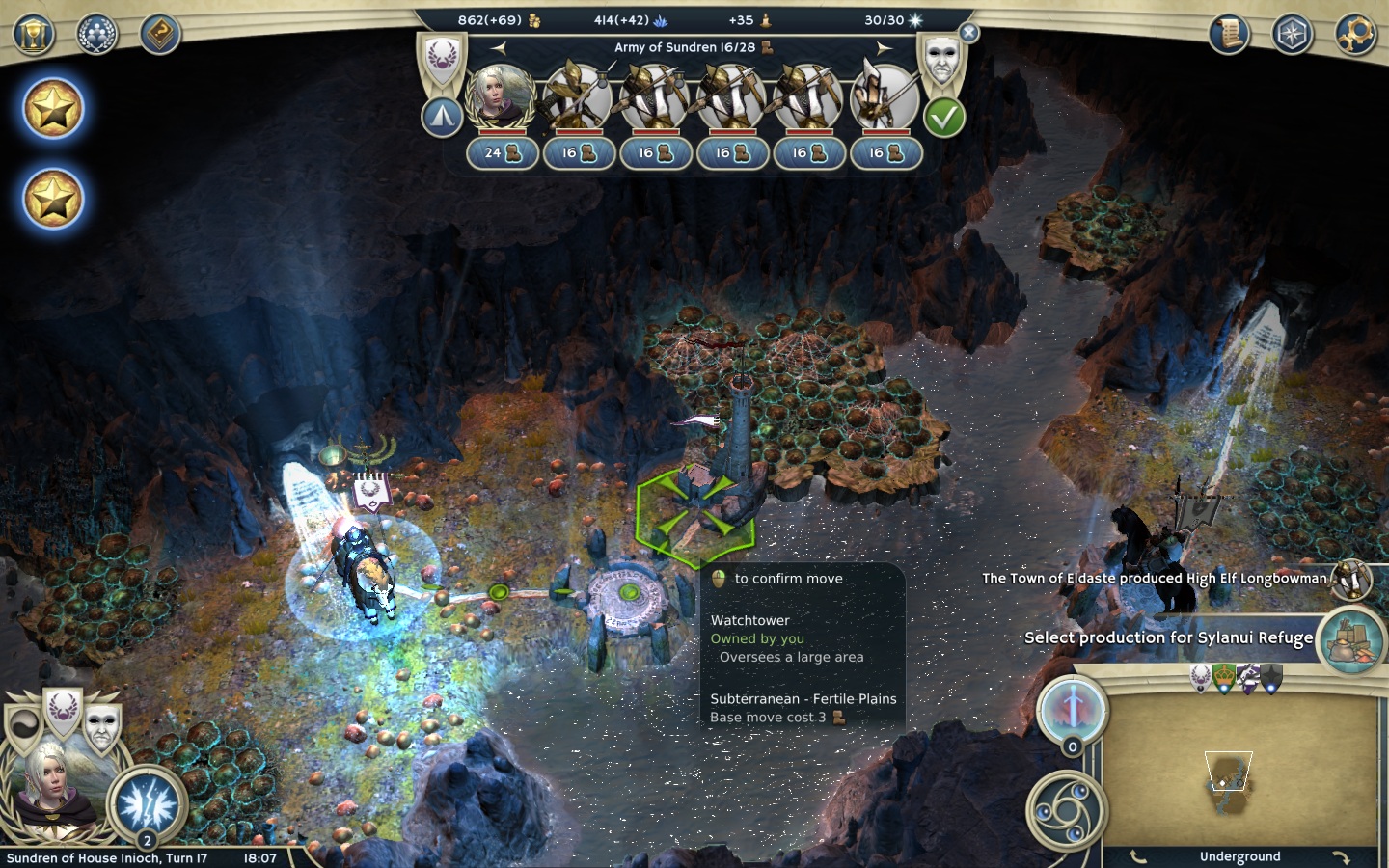Select the hero Sundren portrait in army

501,96
